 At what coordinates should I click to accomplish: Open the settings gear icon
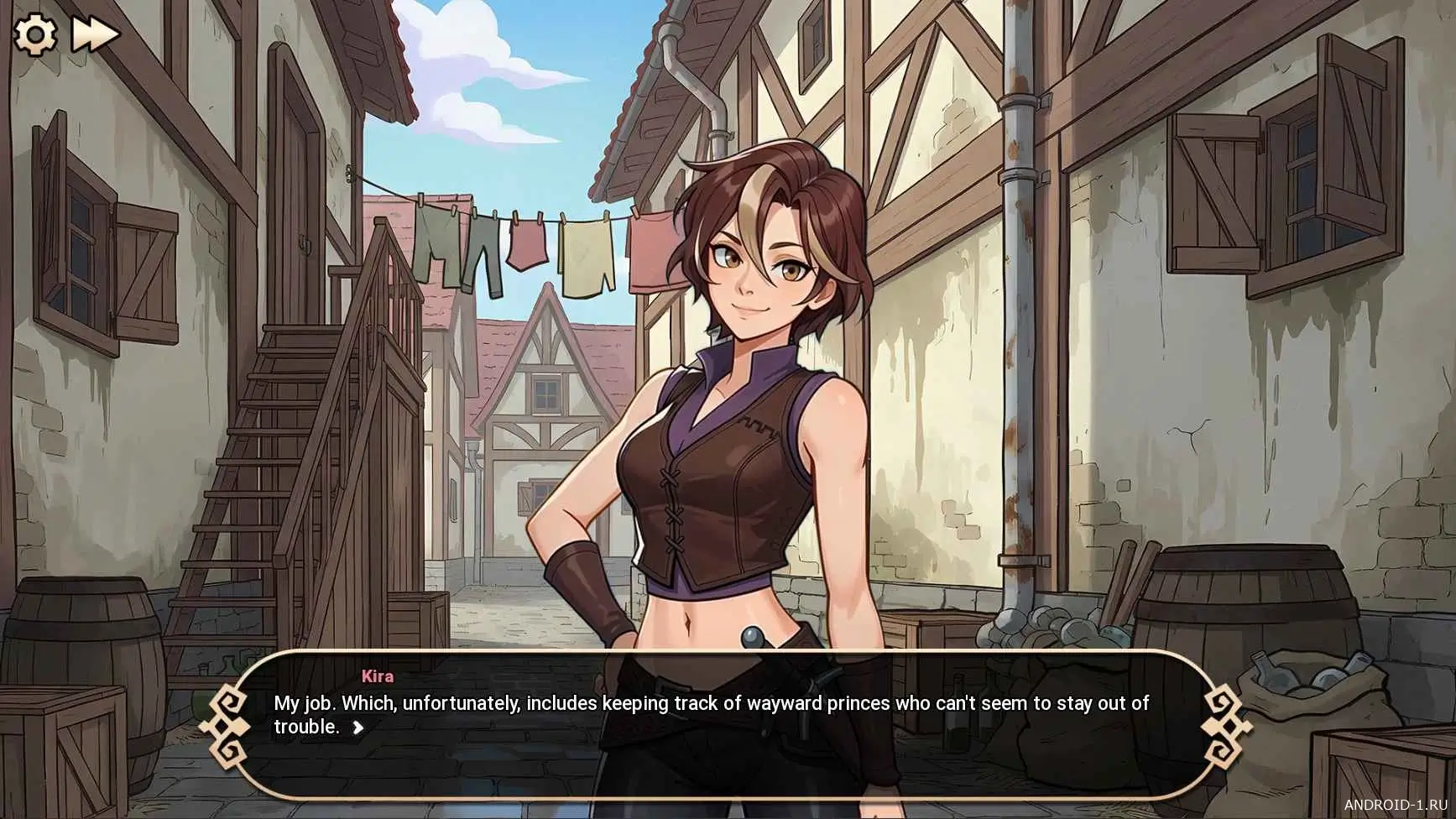coord(35,35)
